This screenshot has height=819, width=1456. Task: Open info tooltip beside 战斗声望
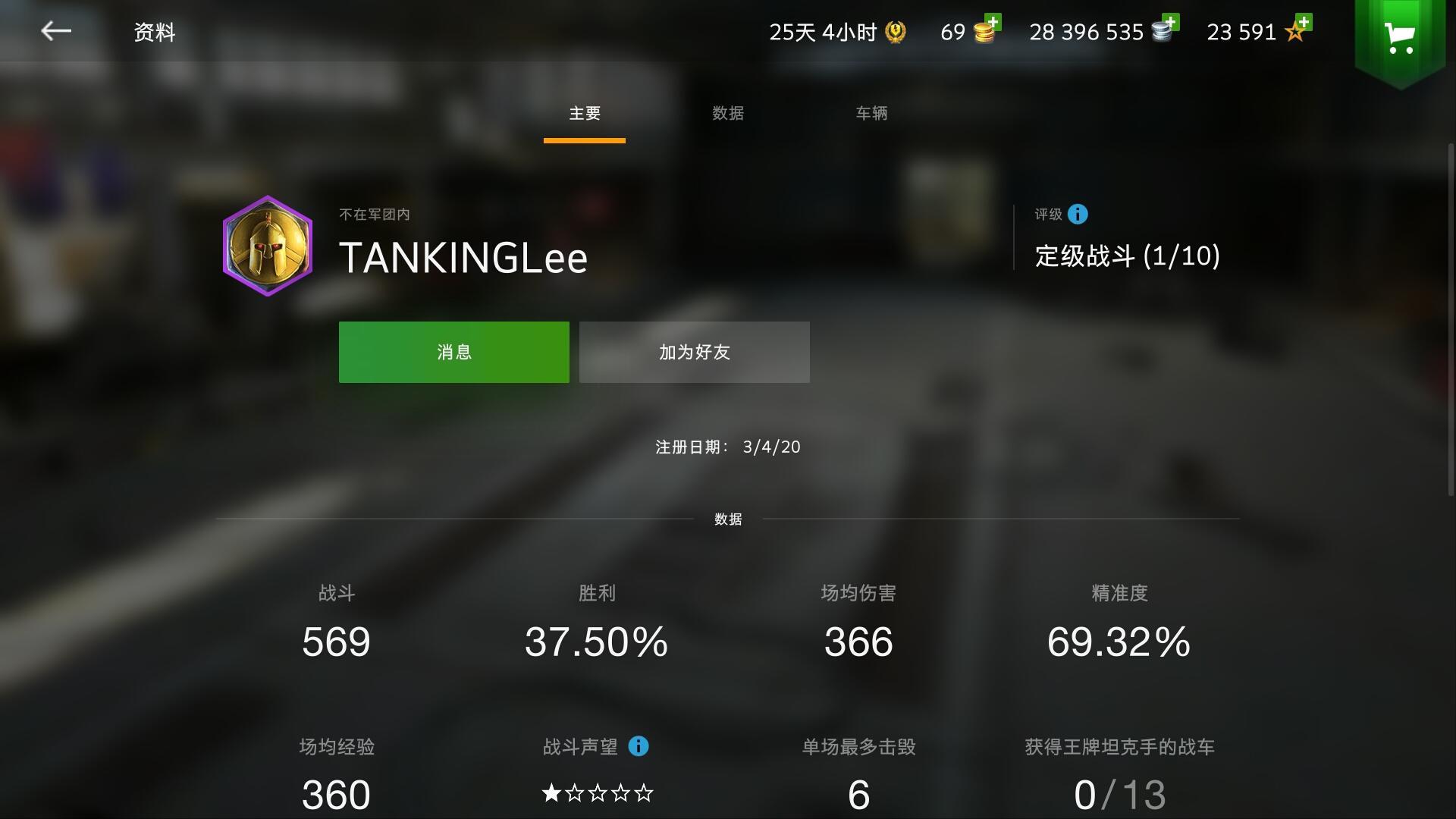tap(637, 747)
